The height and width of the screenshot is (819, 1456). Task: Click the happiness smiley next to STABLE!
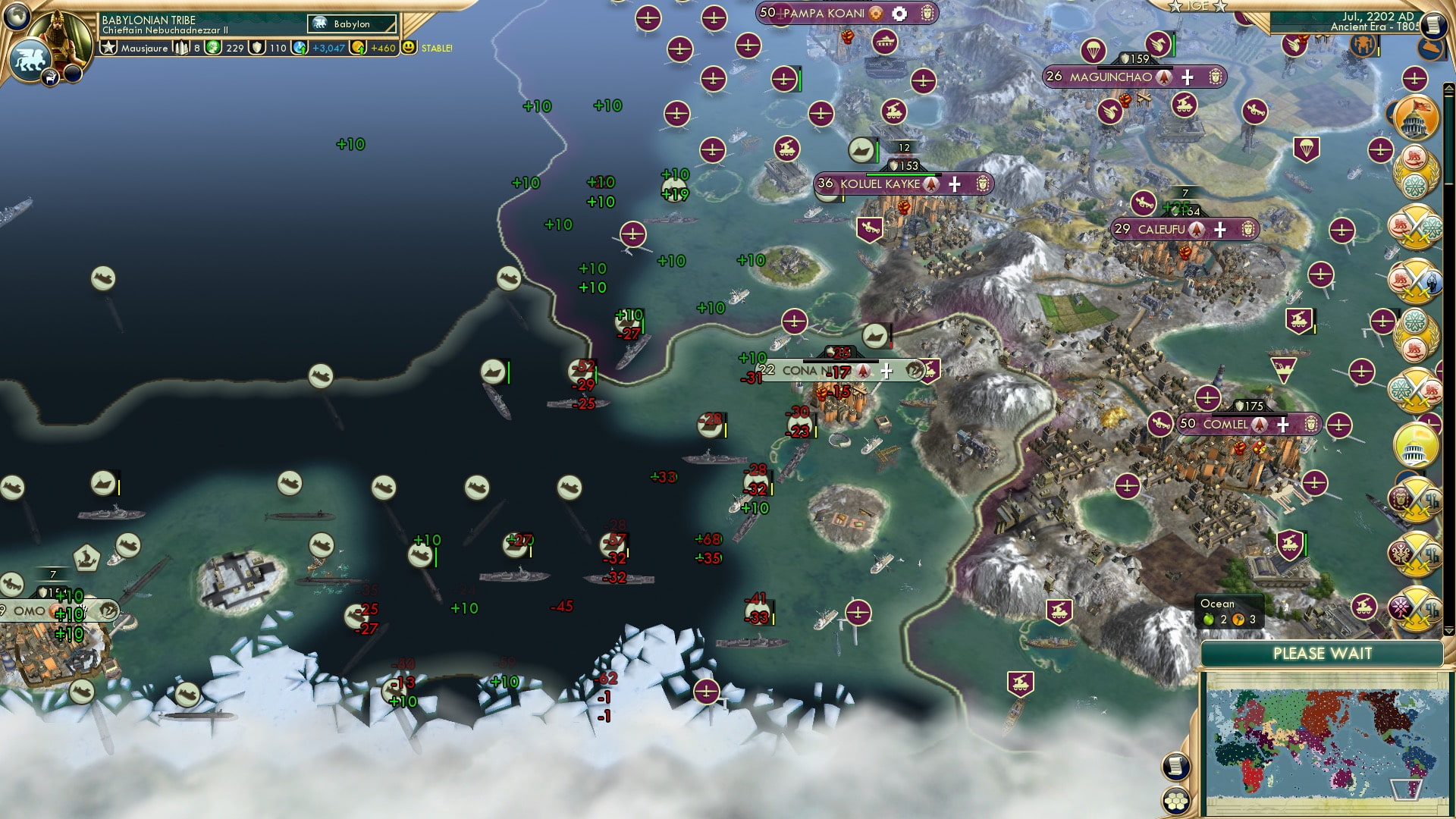(408, 48)
